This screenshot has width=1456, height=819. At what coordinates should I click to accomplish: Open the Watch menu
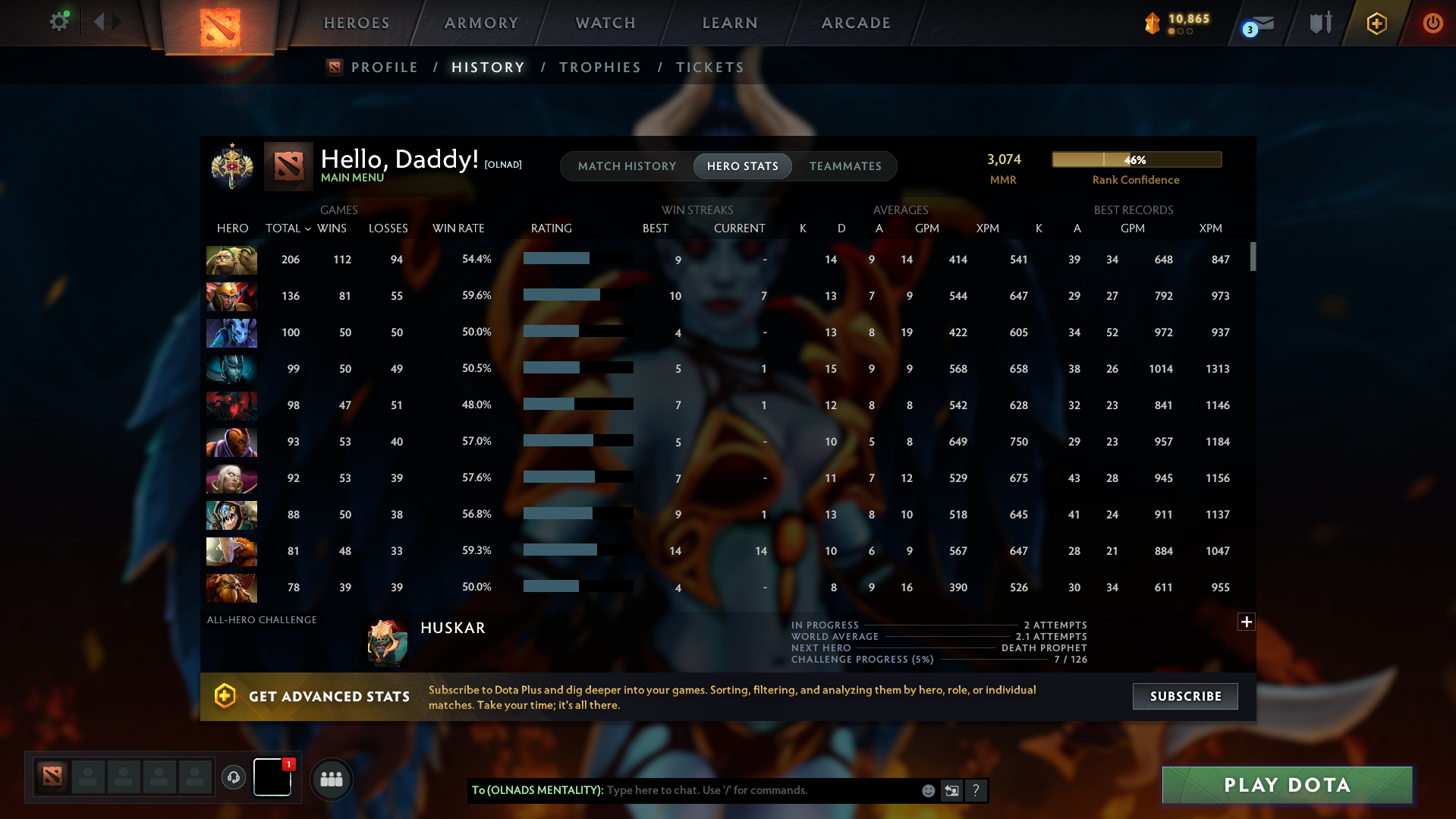[605, 23]
